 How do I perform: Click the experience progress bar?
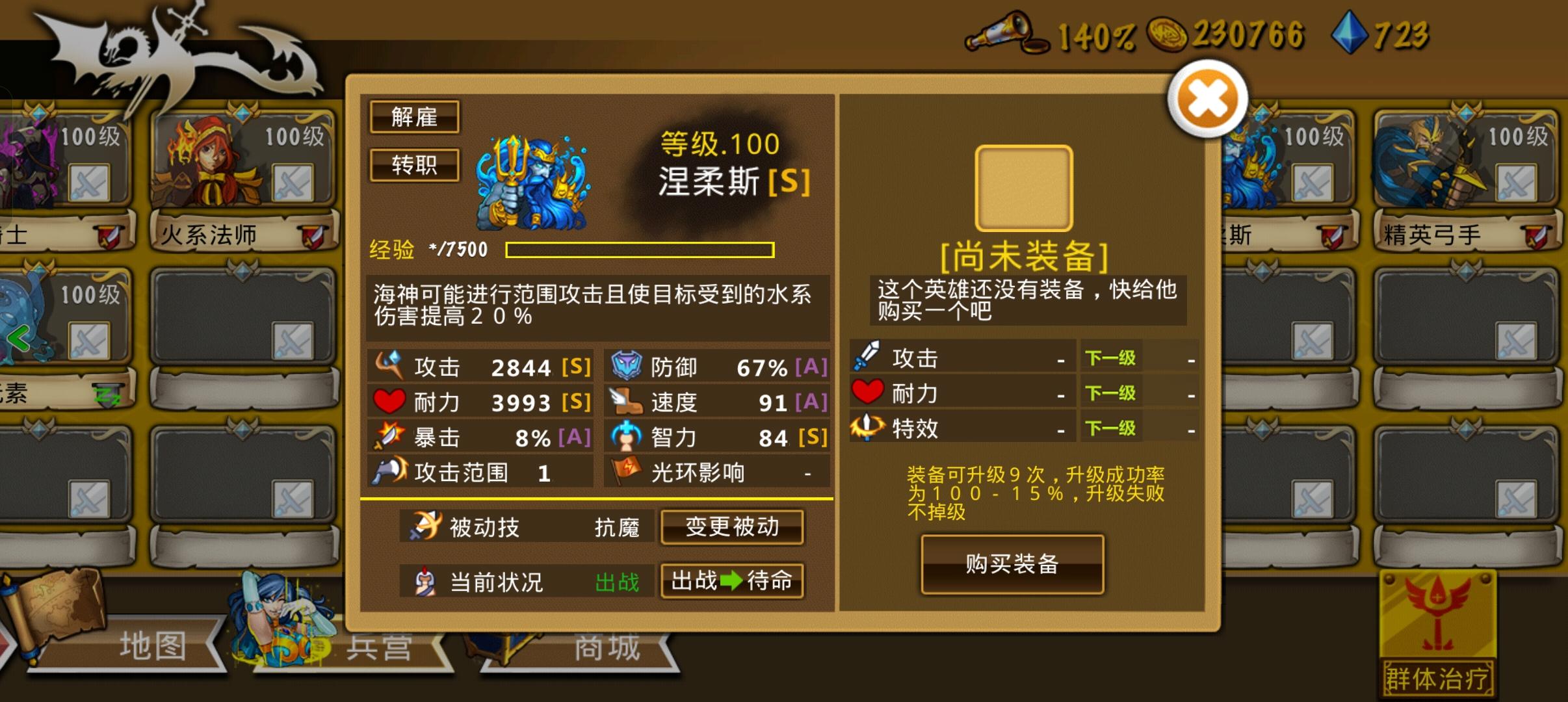(640, 250)
